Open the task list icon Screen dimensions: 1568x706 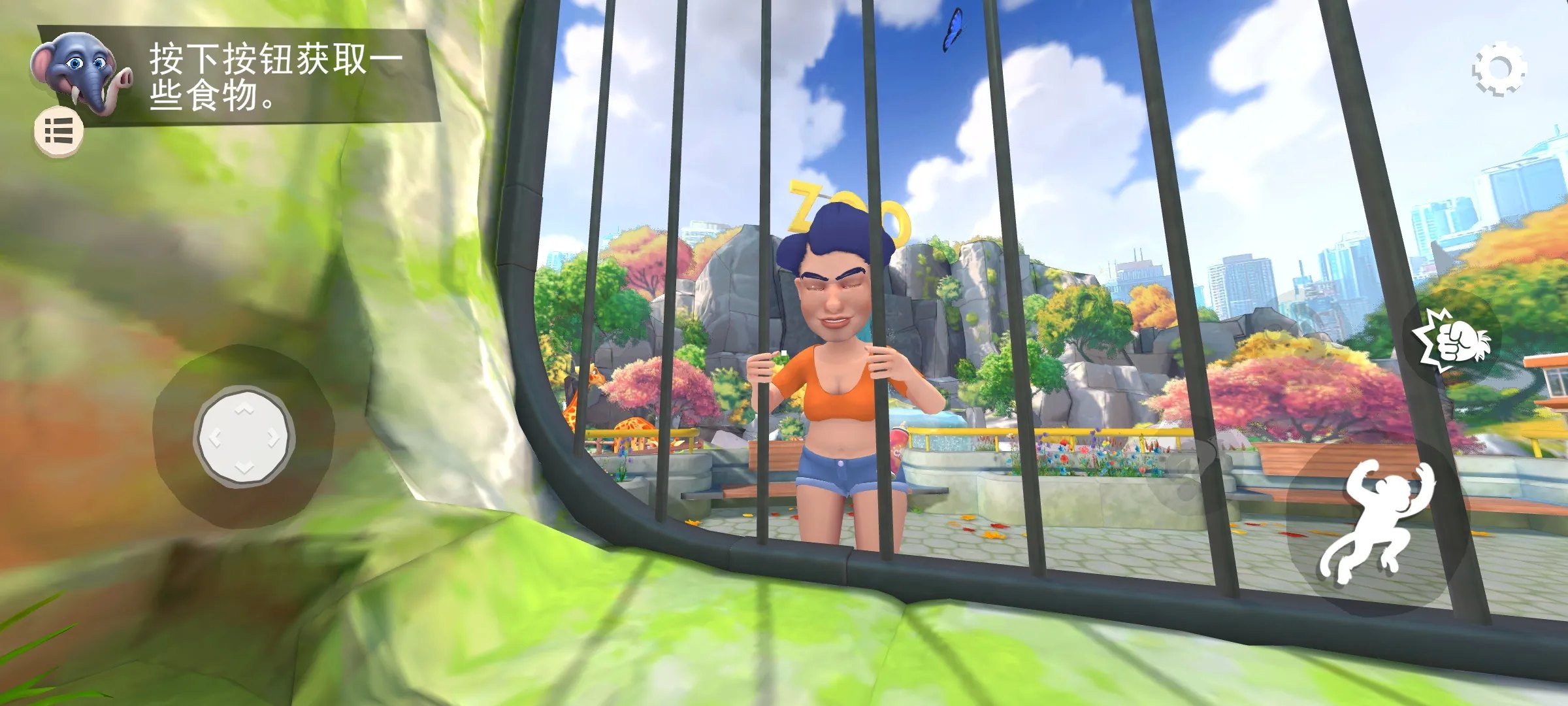click(59, 131)
